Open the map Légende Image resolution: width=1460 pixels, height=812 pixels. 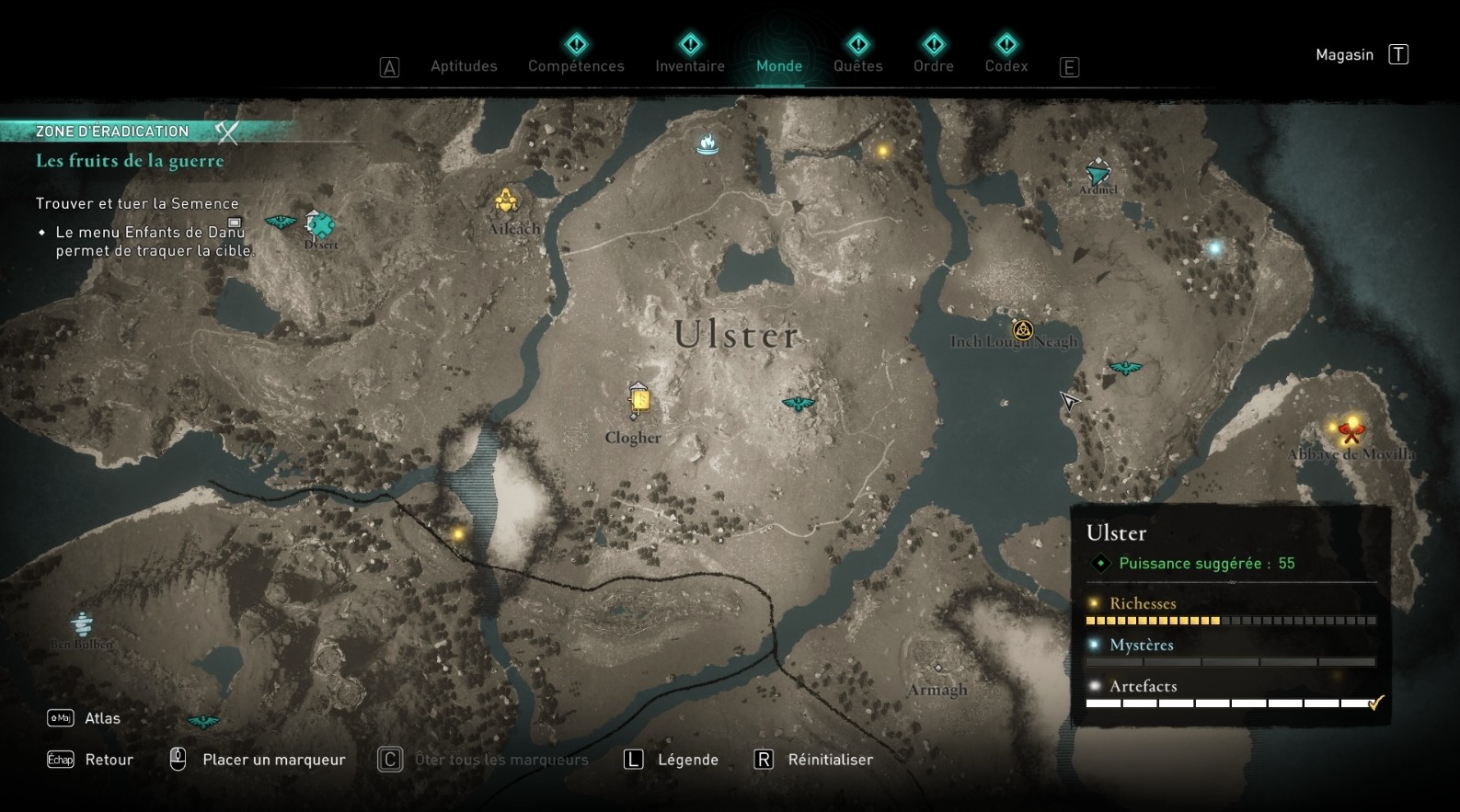(x=688, y=760)
